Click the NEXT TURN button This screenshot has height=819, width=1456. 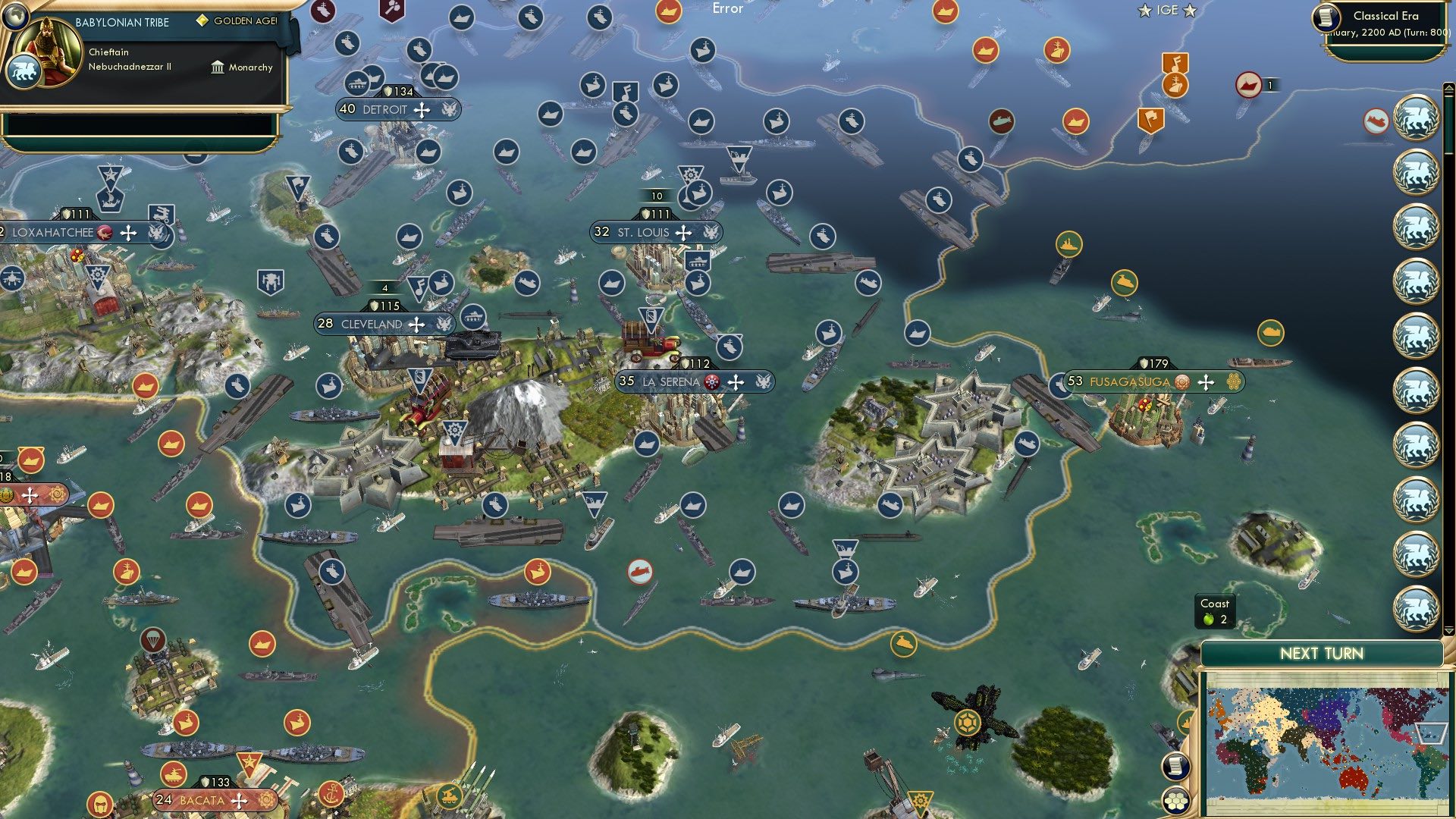1321,652
